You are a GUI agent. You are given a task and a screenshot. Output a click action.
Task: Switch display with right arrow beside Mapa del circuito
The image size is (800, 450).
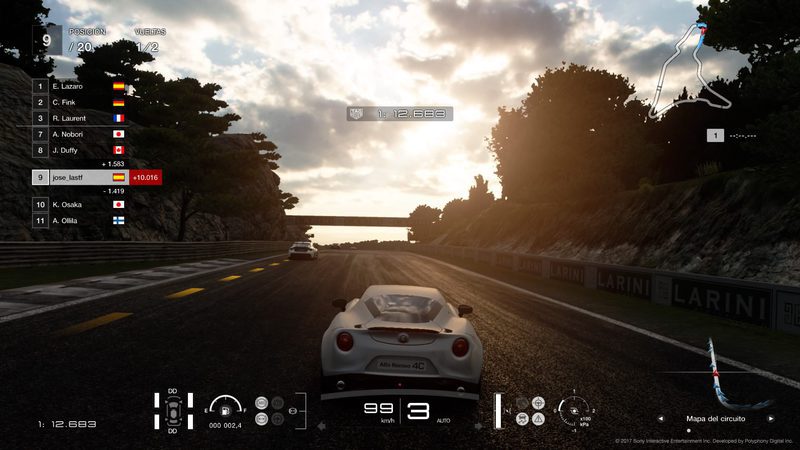pos(770,419)
